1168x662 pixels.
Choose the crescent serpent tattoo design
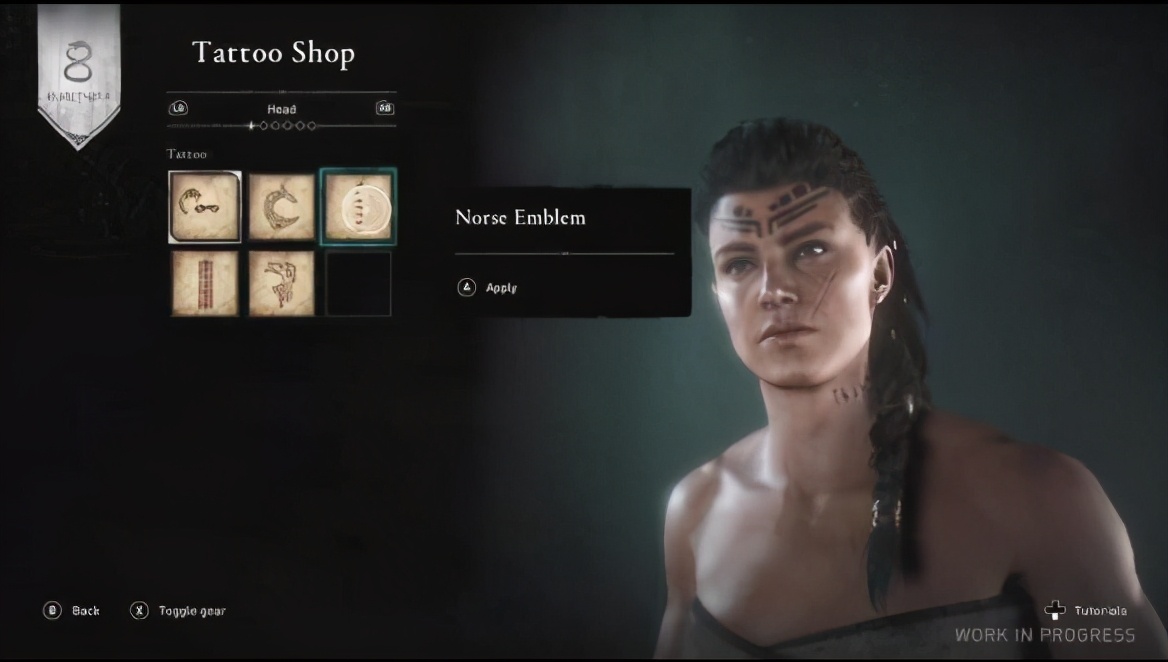(281, 207)
